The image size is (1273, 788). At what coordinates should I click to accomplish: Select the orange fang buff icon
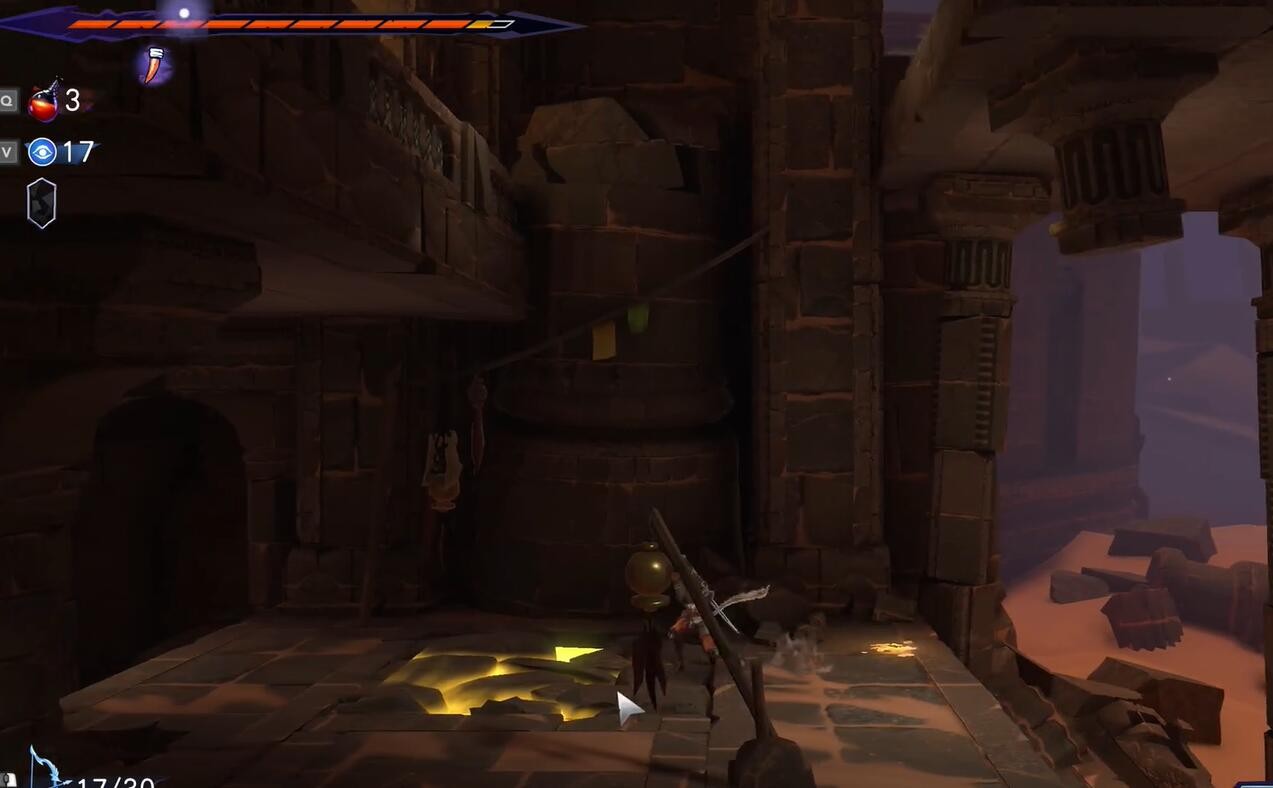[153, 65]
